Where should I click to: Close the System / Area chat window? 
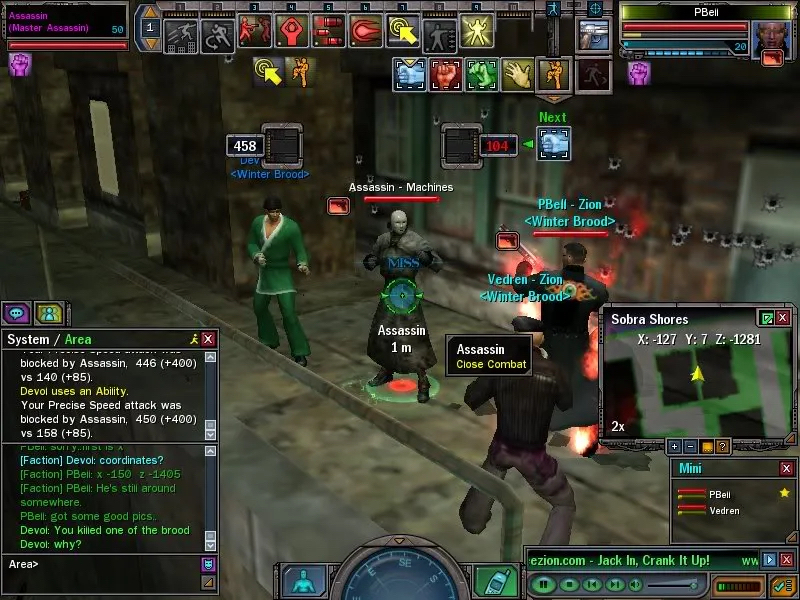tap(208, 340)
